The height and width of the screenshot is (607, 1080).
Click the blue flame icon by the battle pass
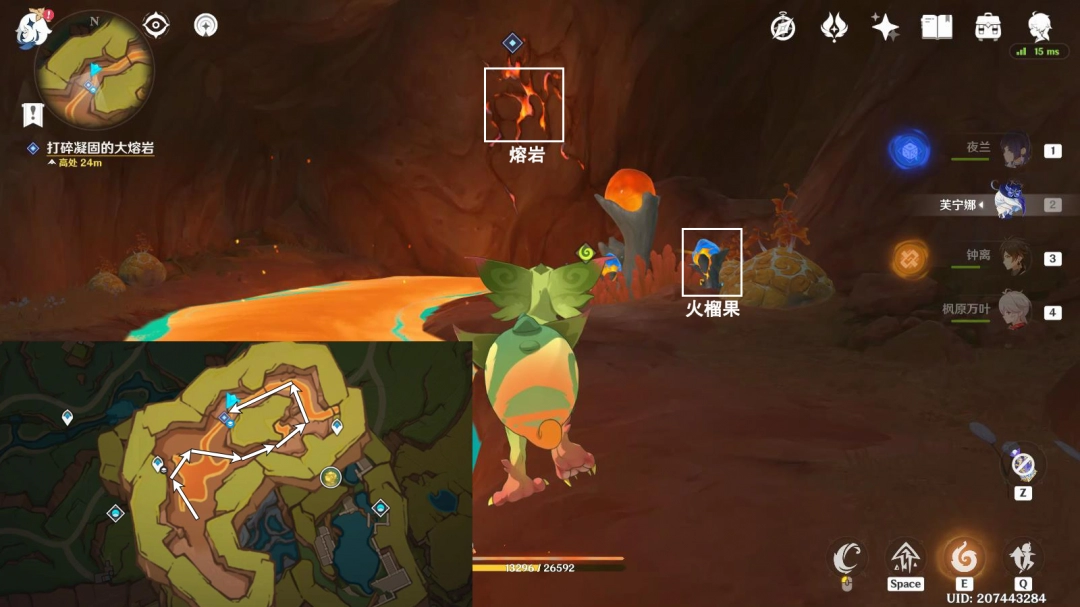(x=834, y=27)
